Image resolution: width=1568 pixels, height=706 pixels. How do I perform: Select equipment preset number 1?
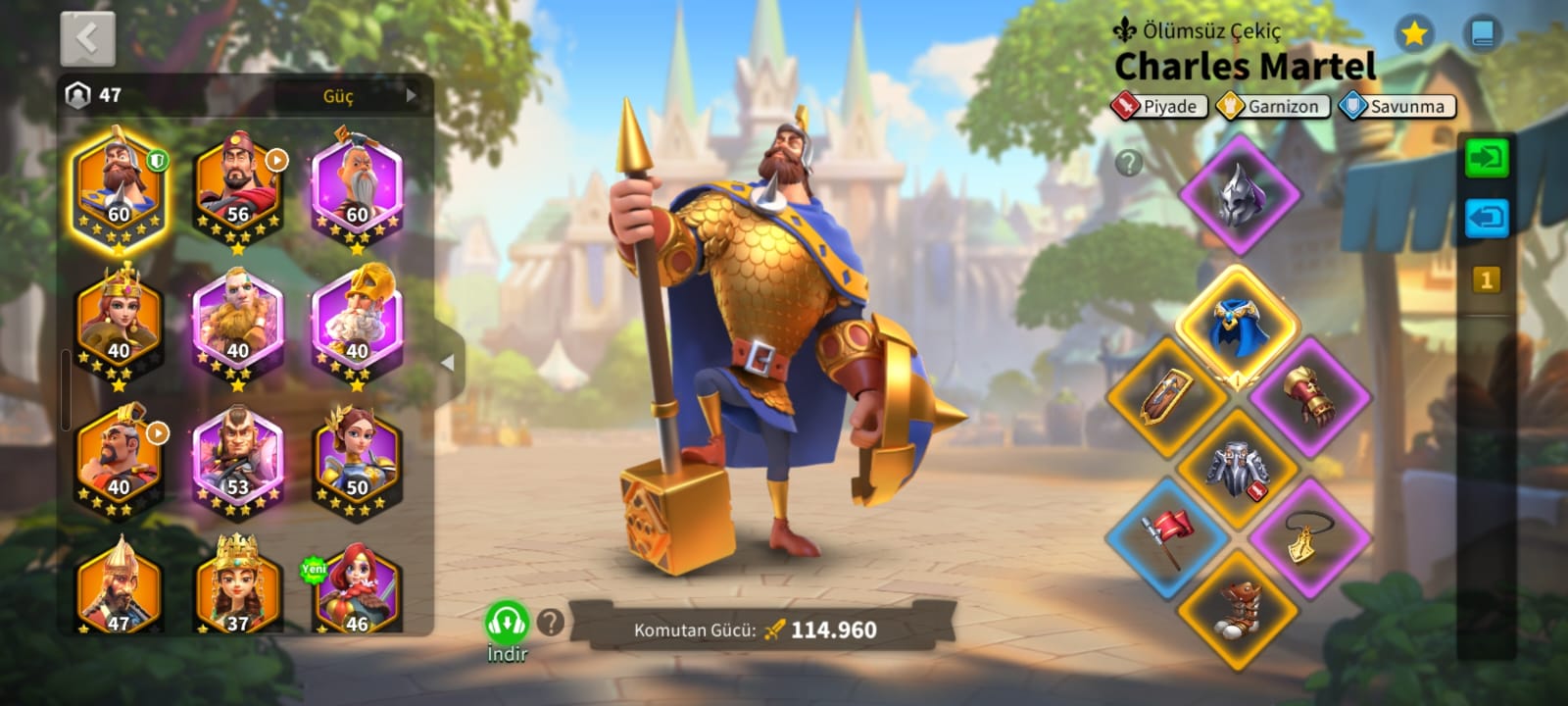tap(1486, 280)
